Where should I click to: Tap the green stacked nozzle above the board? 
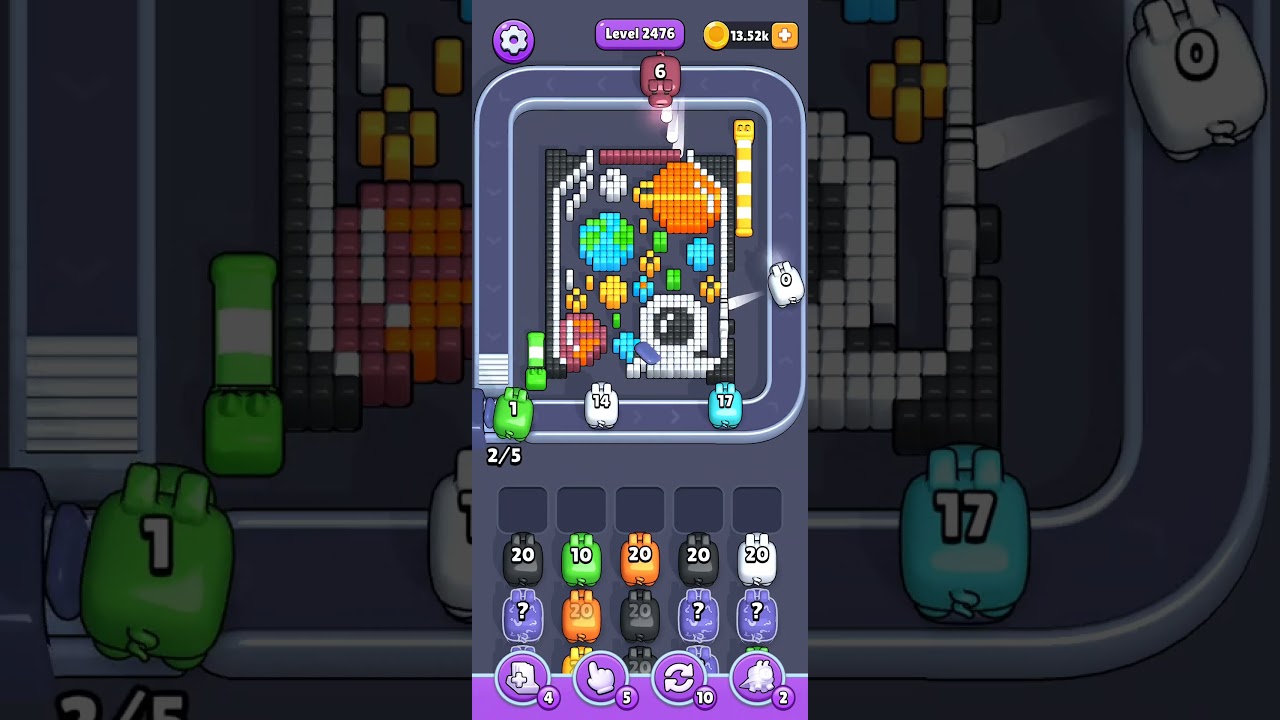(538, 365)
